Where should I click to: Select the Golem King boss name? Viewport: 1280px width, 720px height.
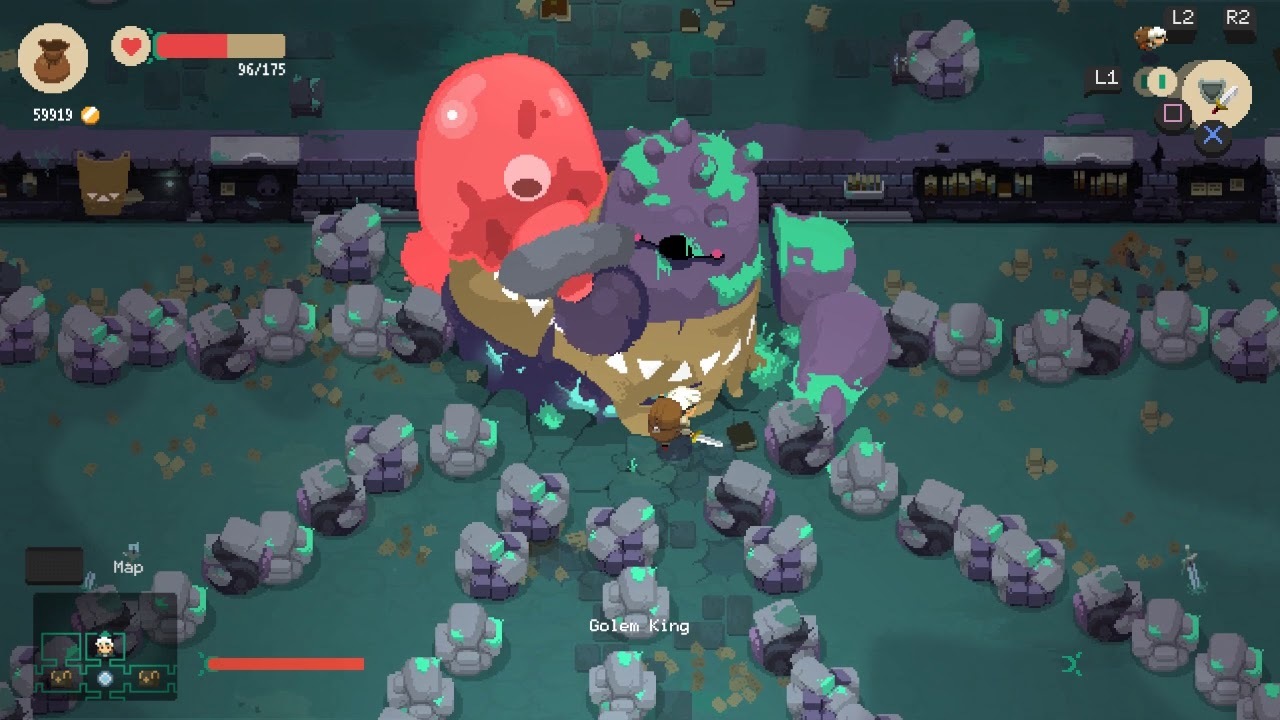[x=640, y=624]
